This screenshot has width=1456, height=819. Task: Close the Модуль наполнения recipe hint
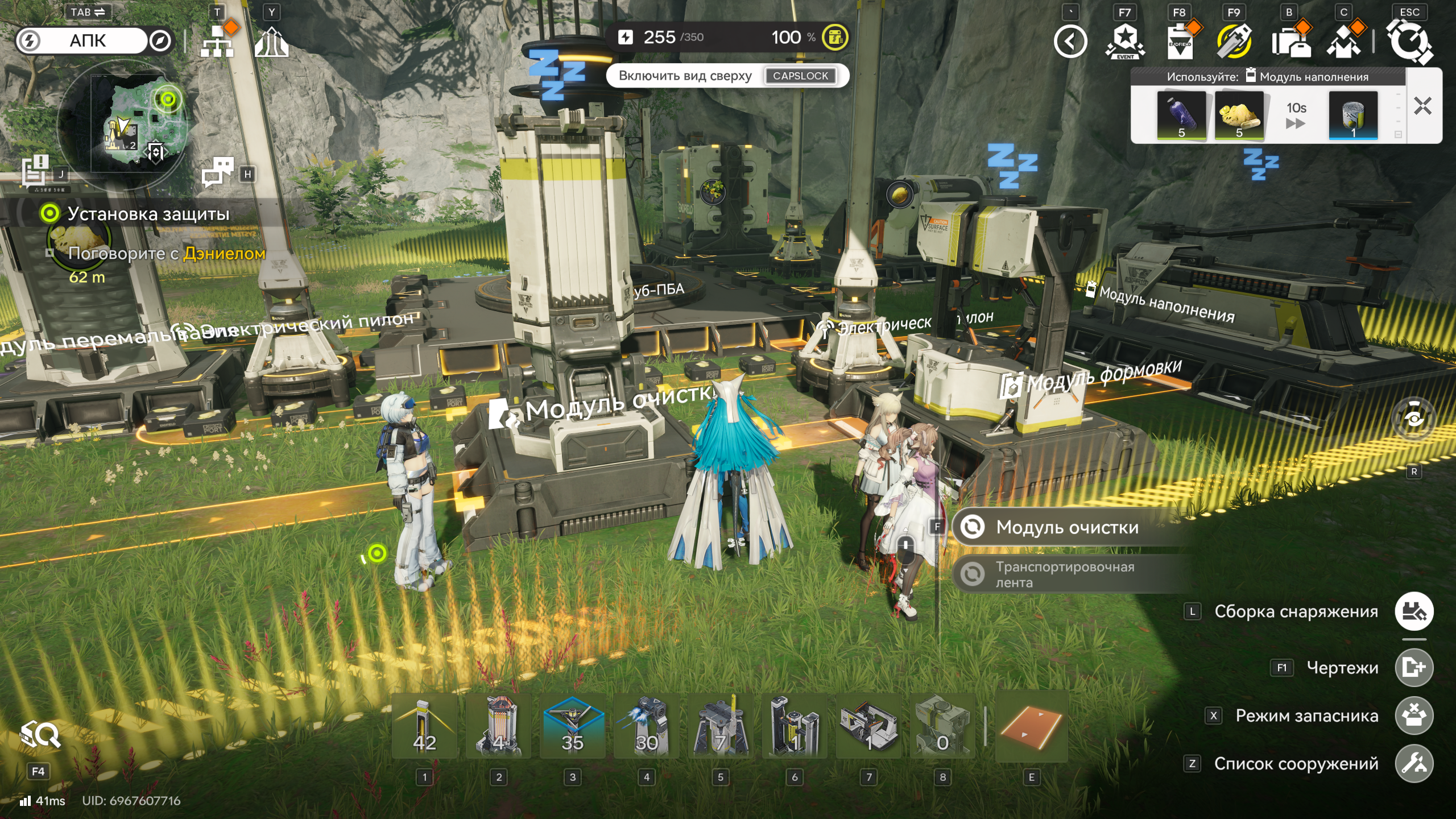pyautogui.click(x=1422, y=106)
